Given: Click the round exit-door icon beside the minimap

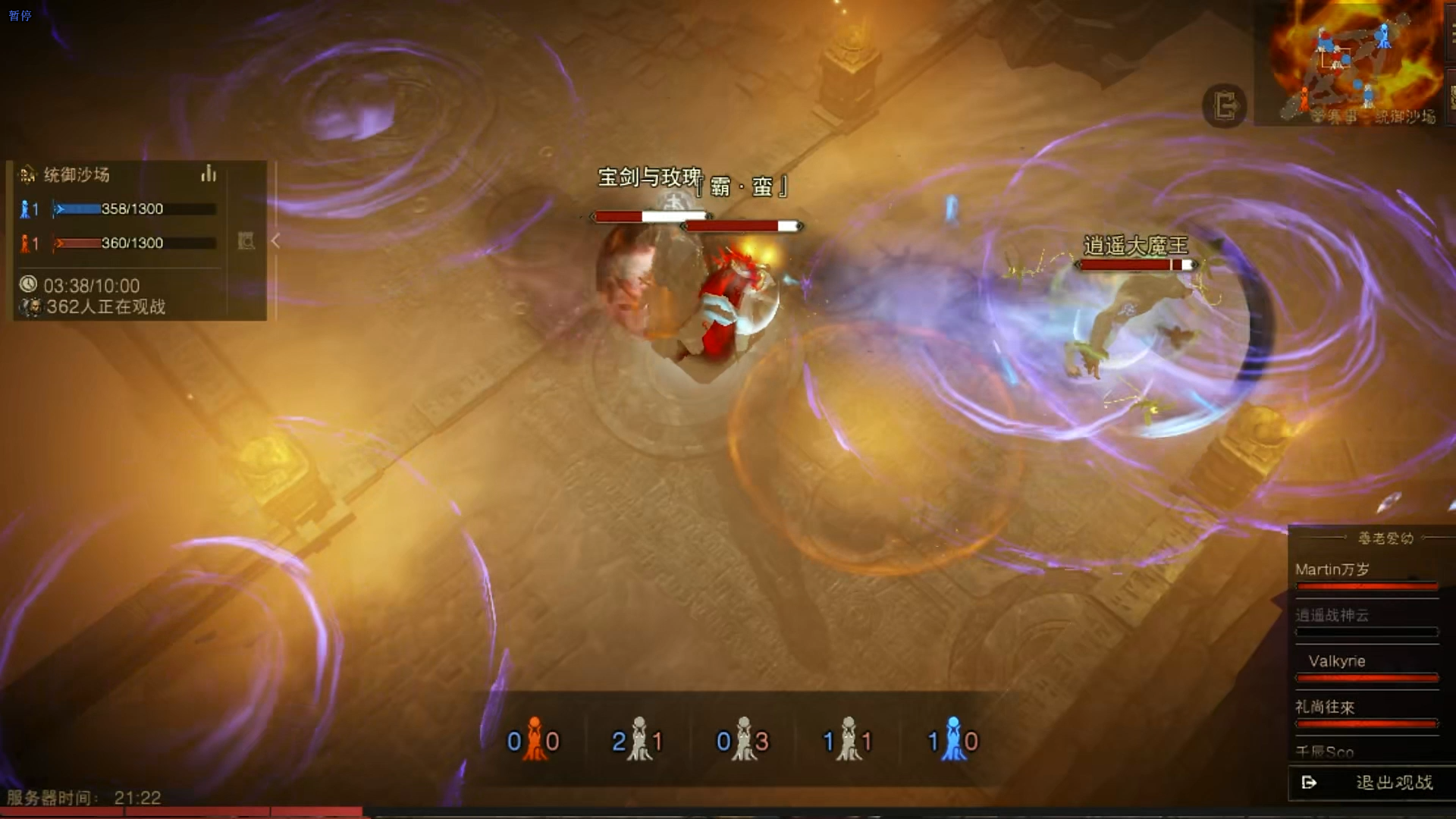Looking at the screenshot, I should pyautogui.click(x=1224, y=105).
